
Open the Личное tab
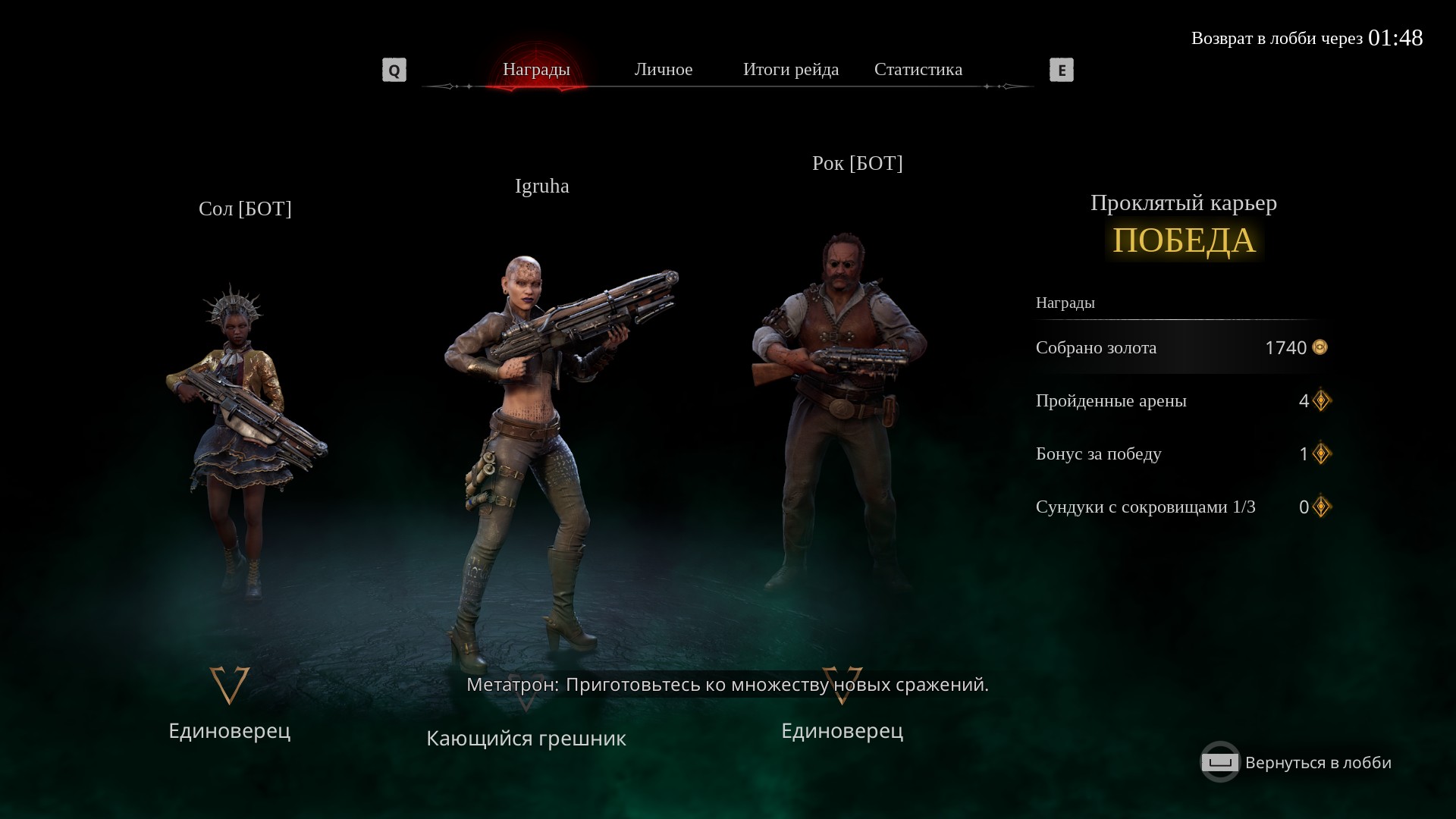click(x=664, y=70)
